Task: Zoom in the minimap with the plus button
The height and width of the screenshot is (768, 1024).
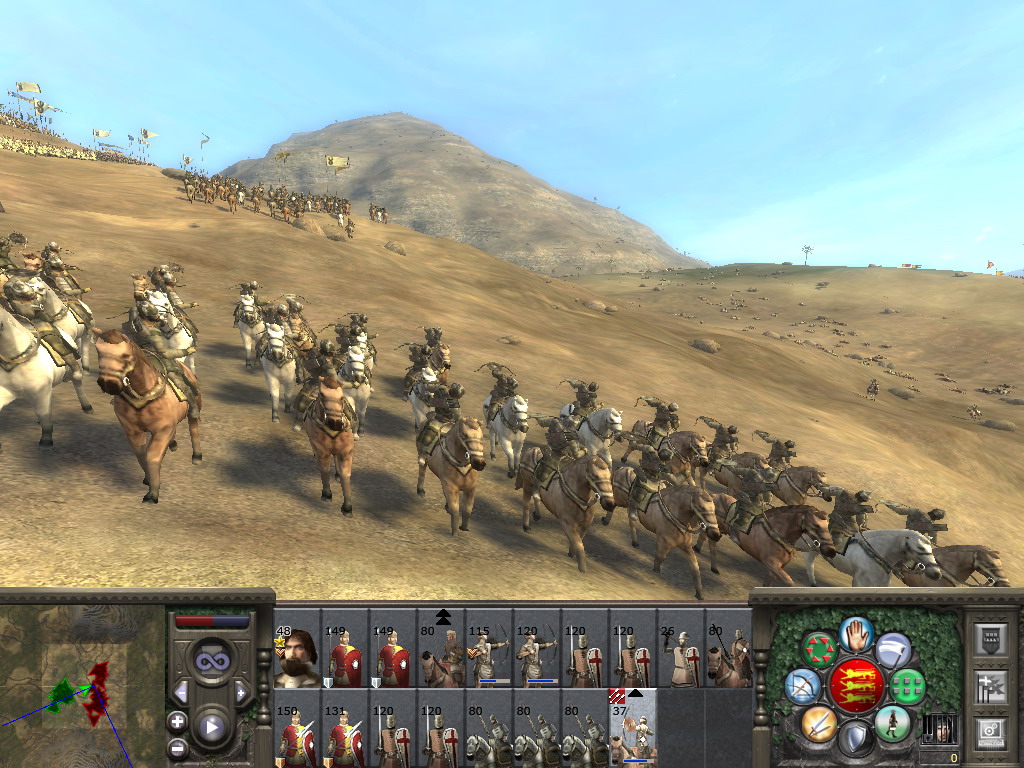Action: point(178,721)
